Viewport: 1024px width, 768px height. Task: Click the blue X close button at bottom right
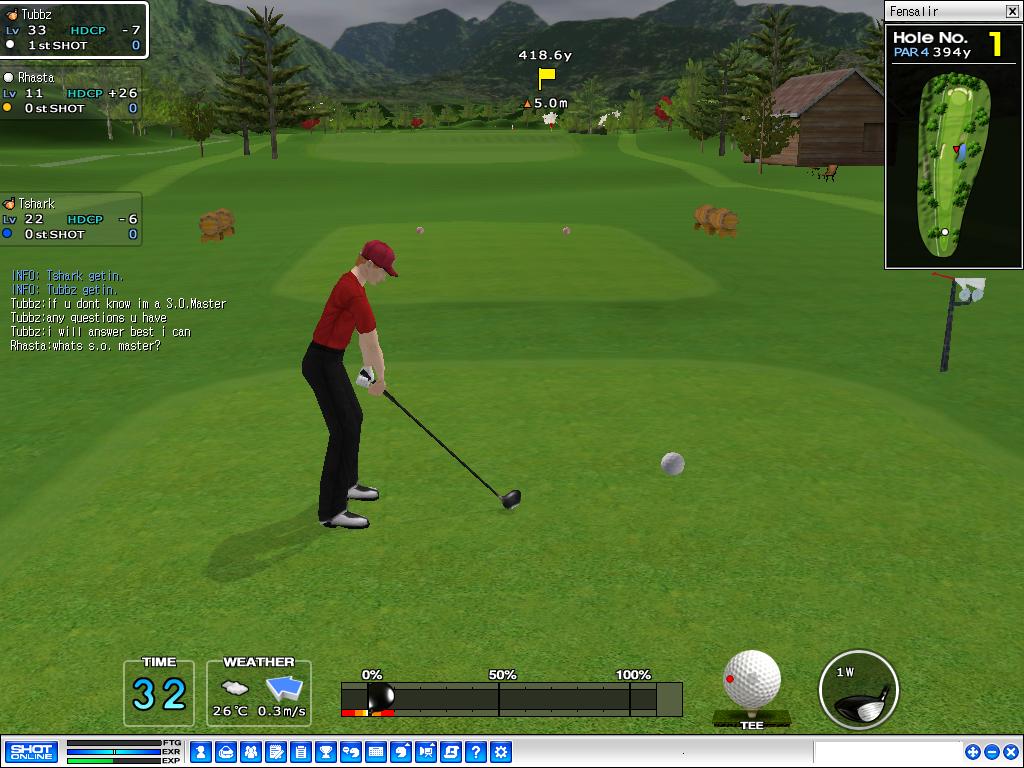point(1010,752)
